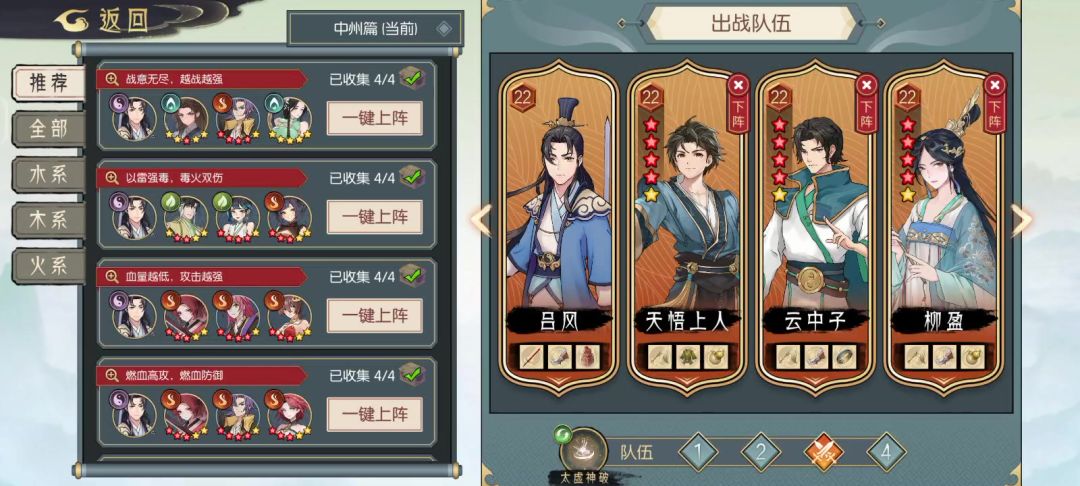Click 一键上阵 for the 以雷强毒 lineup
The width and height of the screenshot is (1080, 486).
(374, 217)
